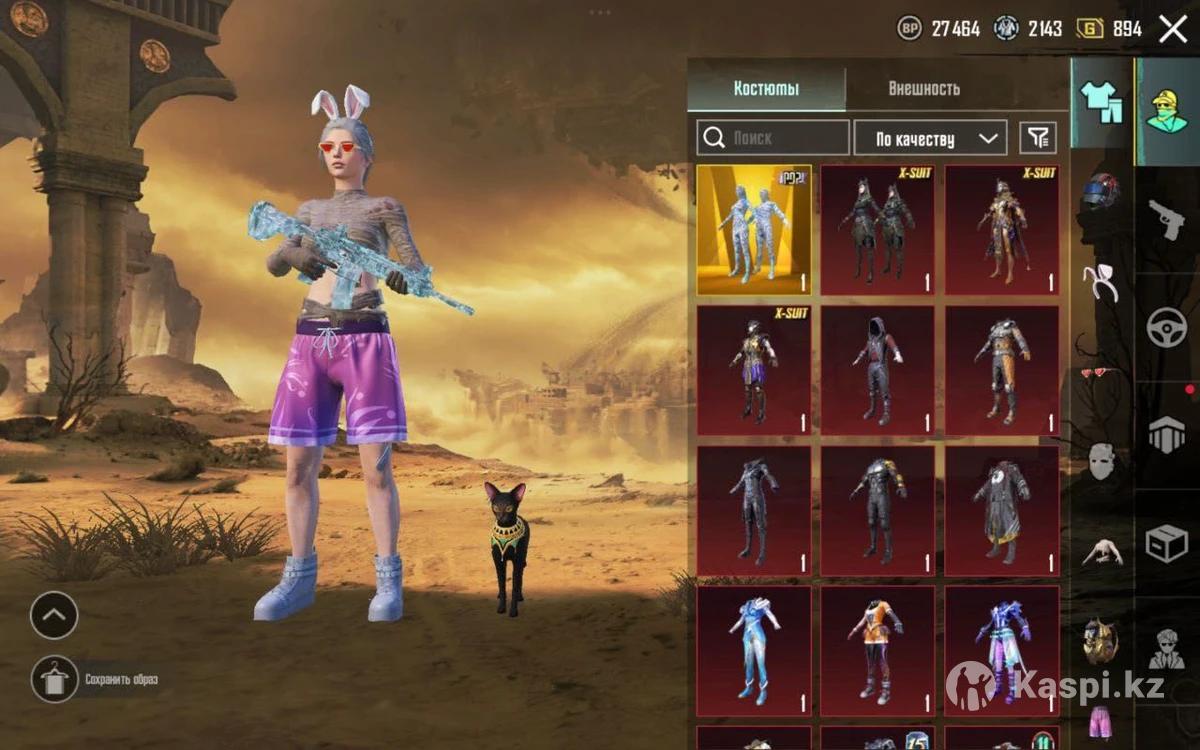Close the inventory with the X button
Viewport: 1200px width, 750px height.
point(1172,29)
